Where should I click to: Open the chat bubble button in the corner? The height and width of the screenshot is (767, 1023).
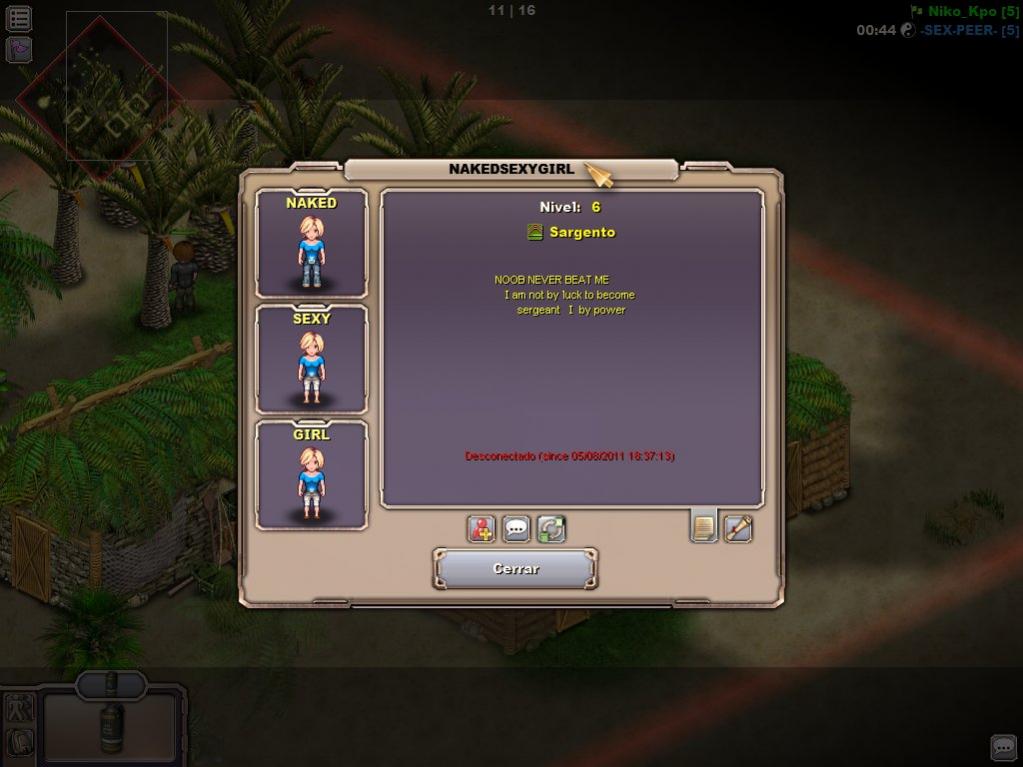(x=1003, y=747)
